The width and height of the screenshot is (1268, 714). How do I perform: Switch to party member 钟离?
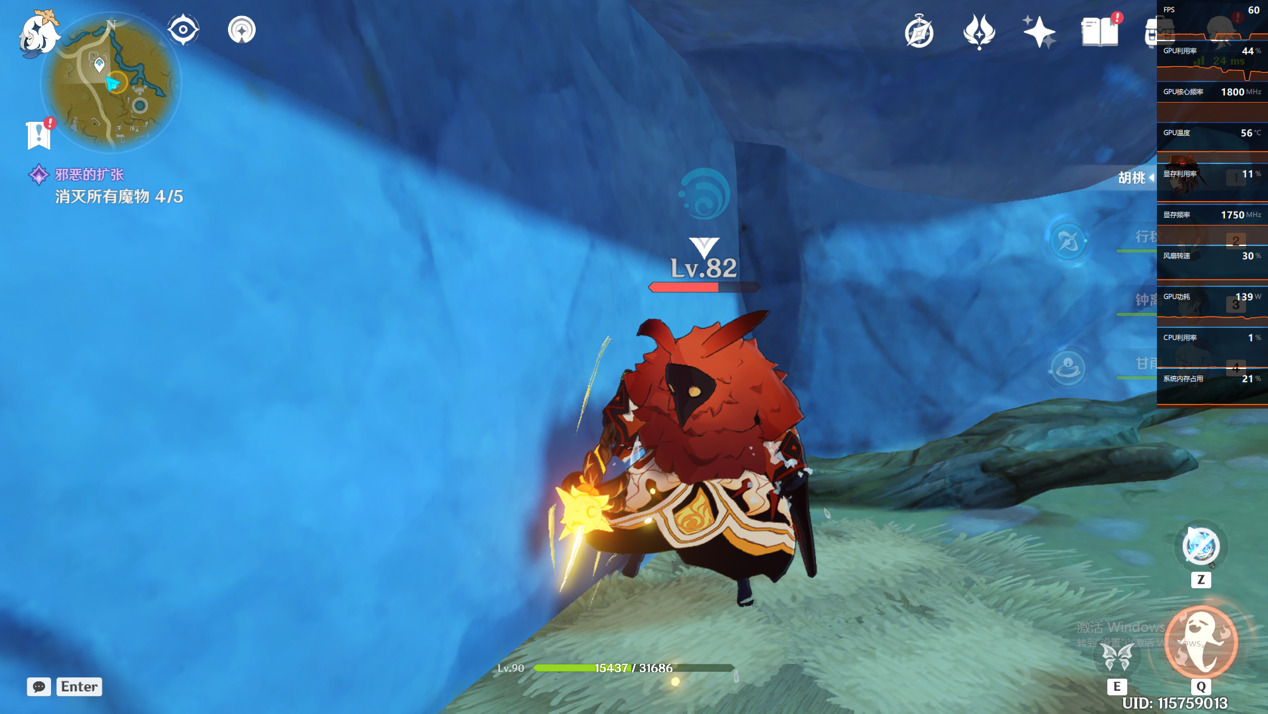(1146, 301)
